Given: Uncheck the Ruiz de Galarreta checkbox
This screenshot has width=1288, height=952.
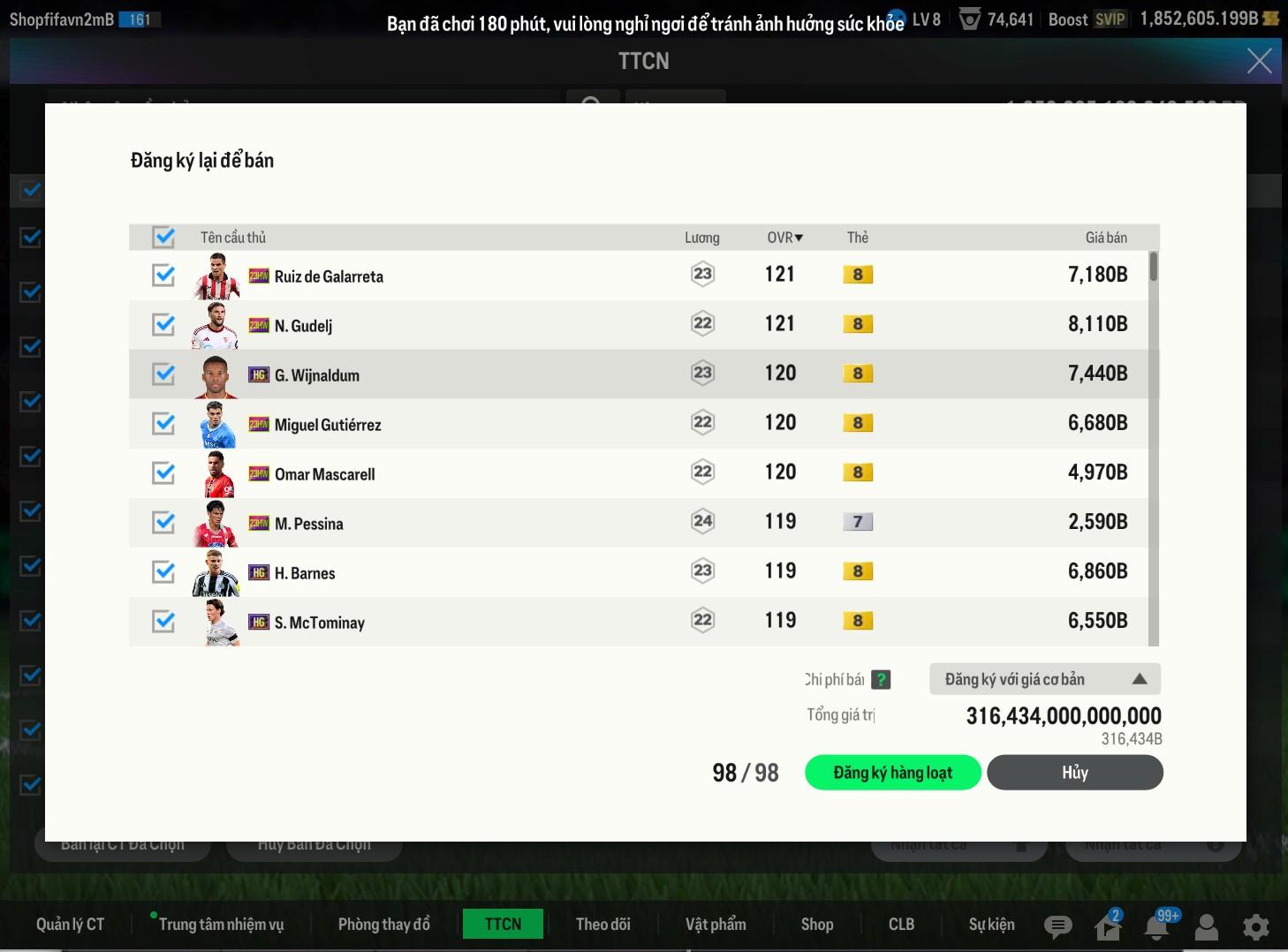Looking at the screenshot, I should point(163,276).
